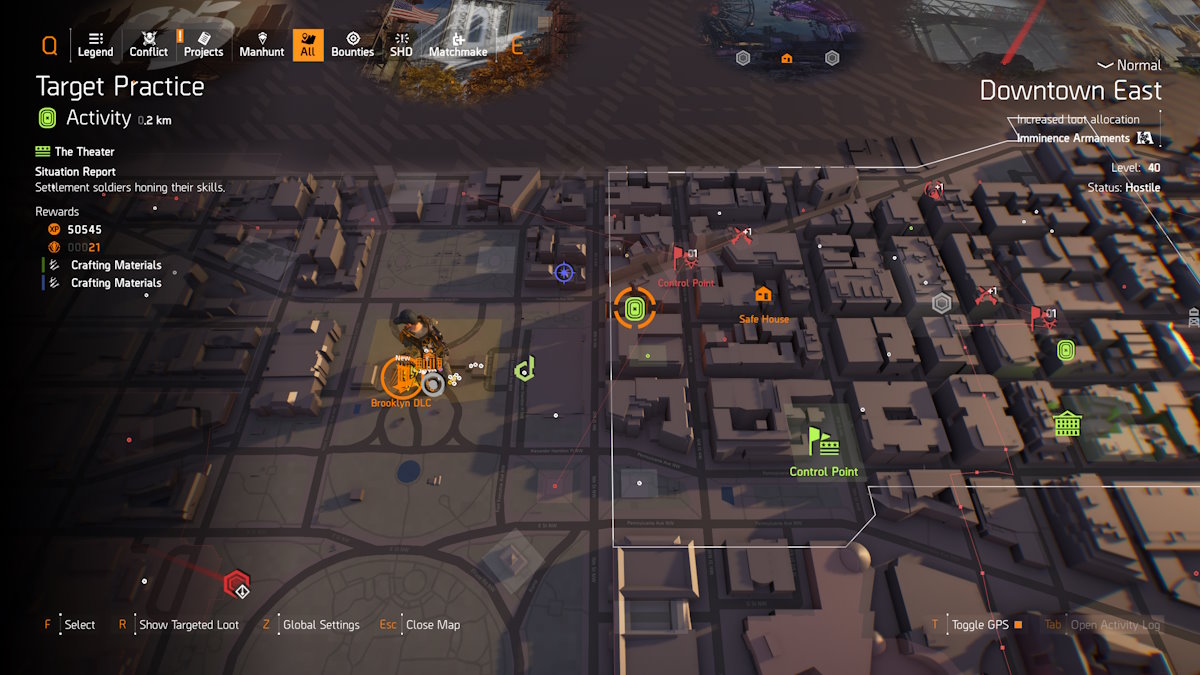Open the map Legend tab
Screen dimensions: 1200x675
[96, 44]
